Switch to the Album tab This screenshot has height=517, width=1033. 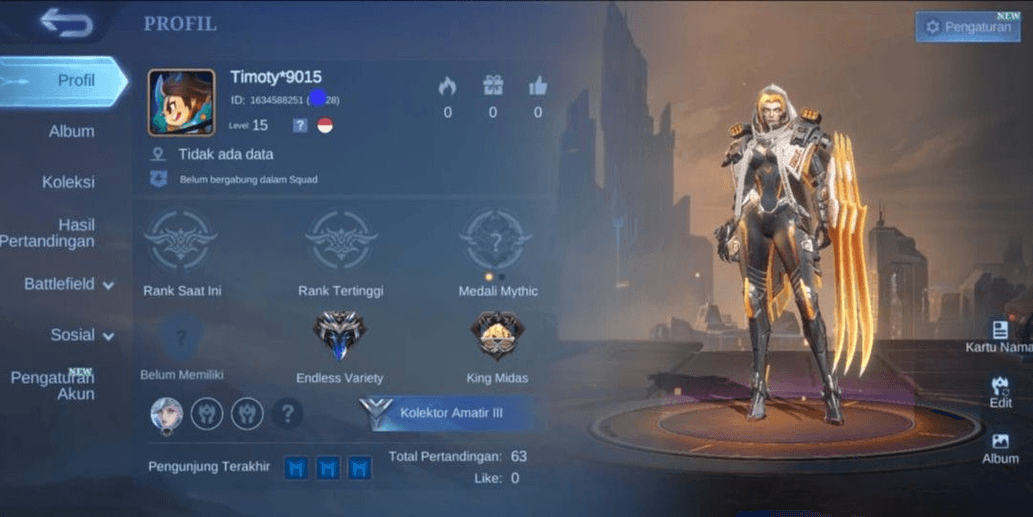click(72, 131)
